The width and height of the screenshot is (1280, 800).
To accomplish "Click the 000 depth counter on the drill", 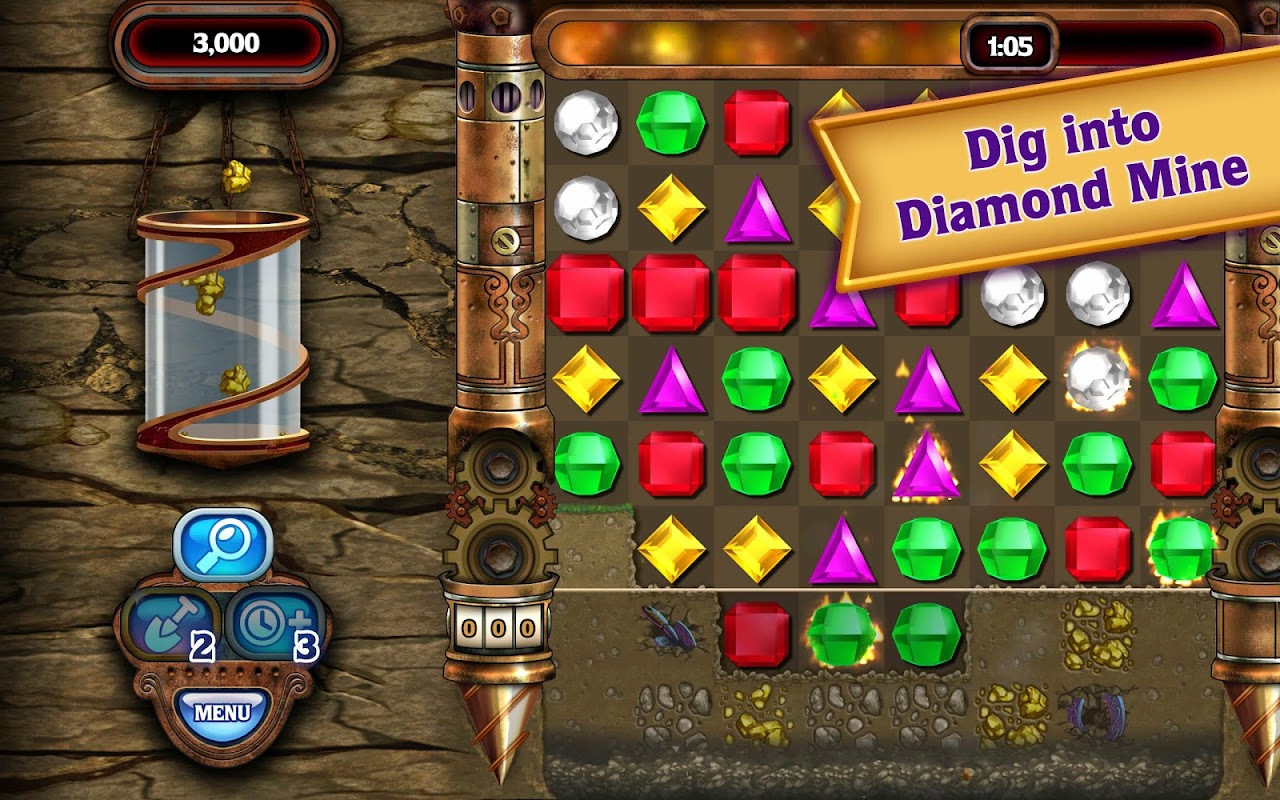I will (496, 626).
